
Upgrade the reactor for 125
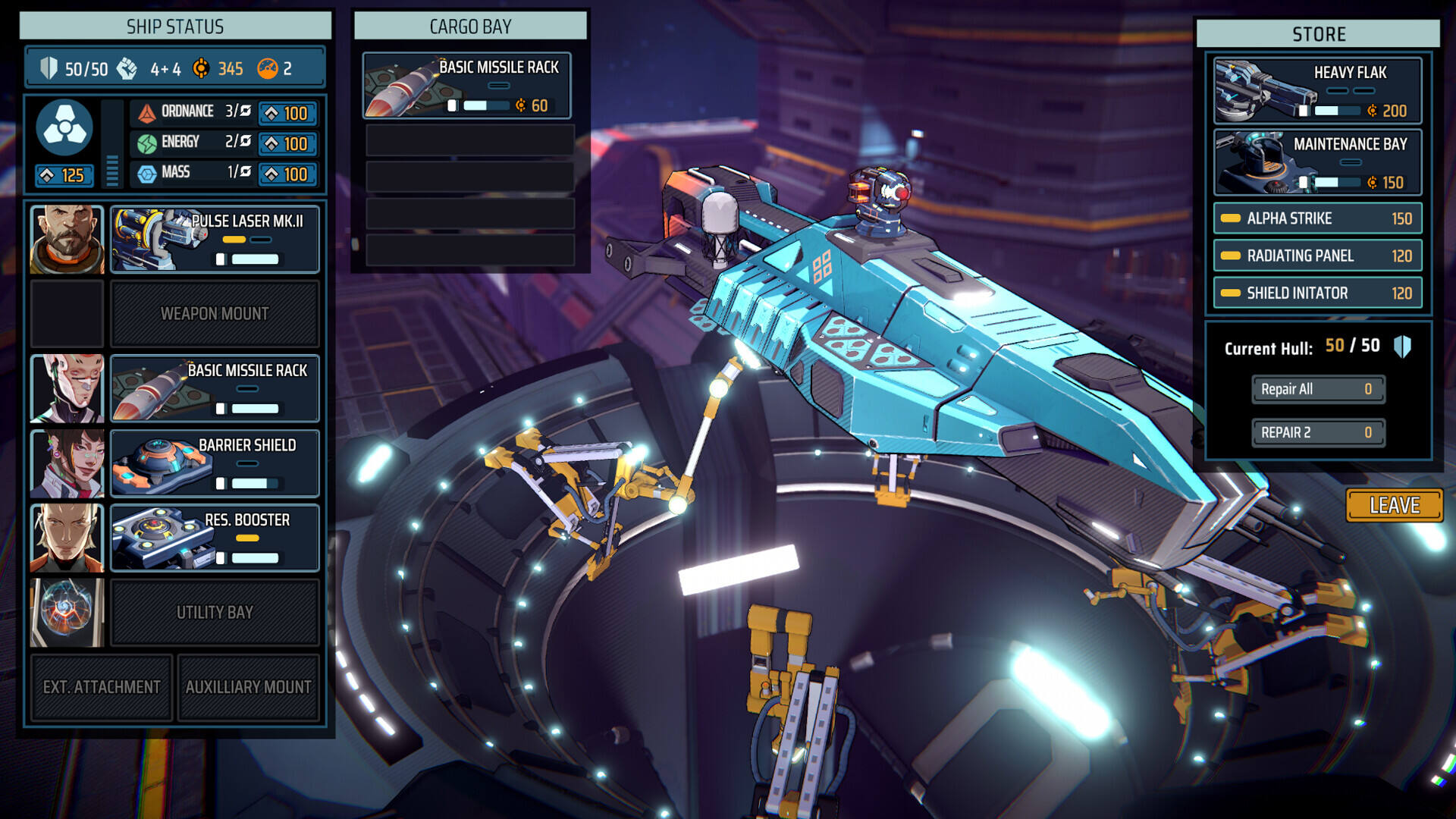64,176
